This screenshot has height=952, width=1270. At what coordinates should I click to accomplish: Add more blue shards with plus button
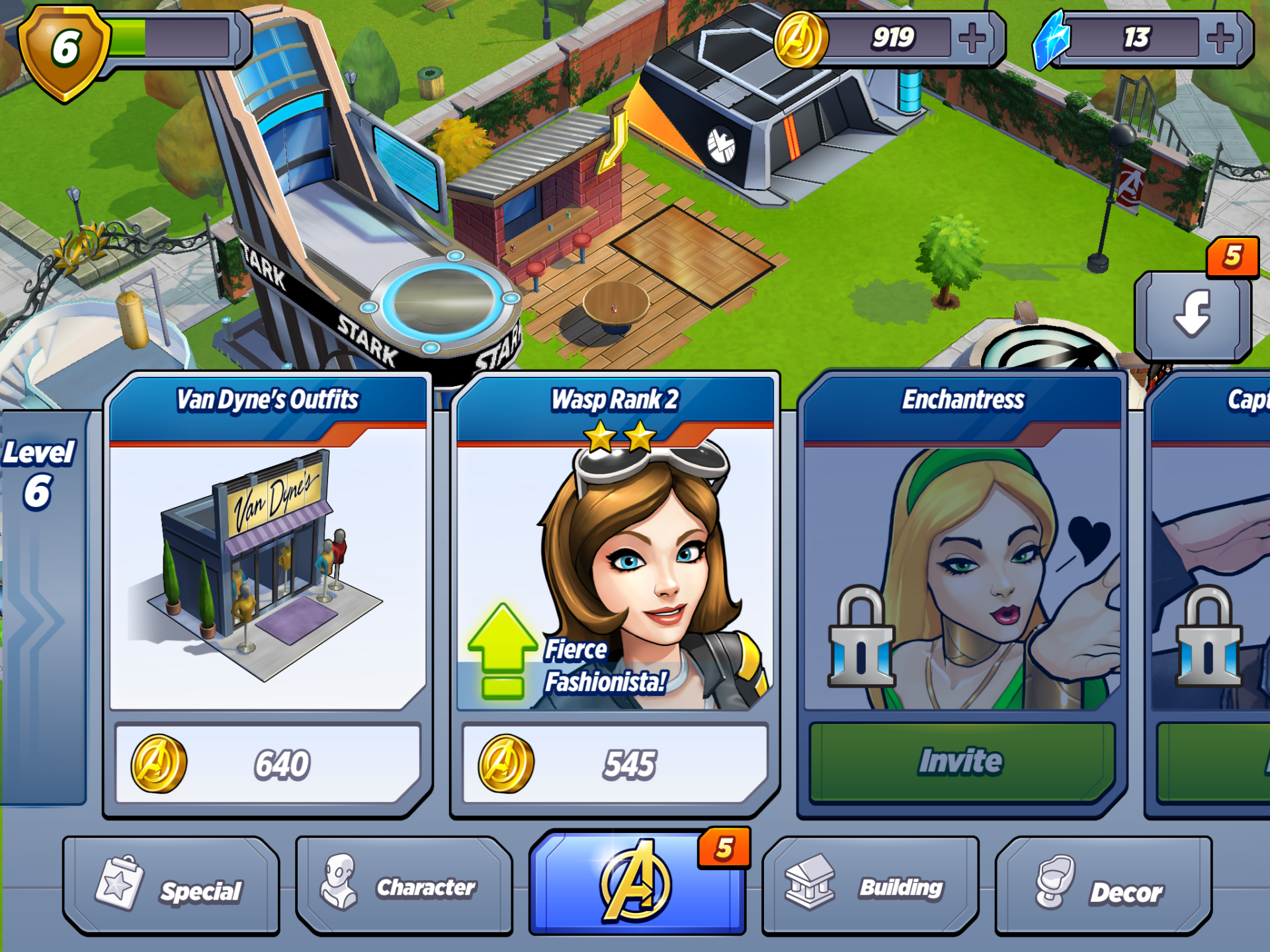tap(1220, 38)
